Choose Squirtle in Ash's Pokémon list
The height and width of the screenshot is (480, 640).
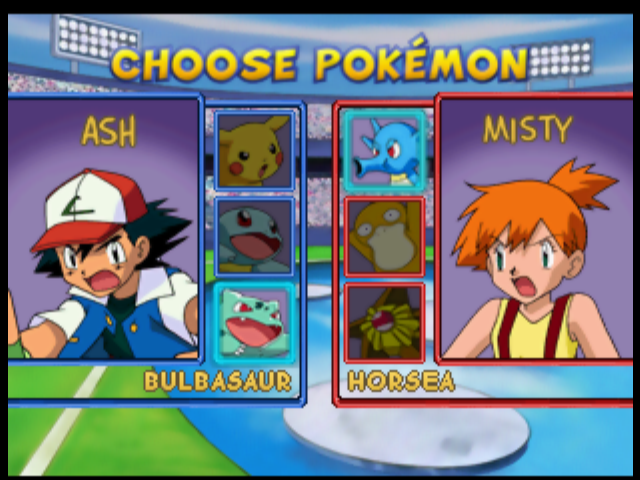click(x=255, y=236)
